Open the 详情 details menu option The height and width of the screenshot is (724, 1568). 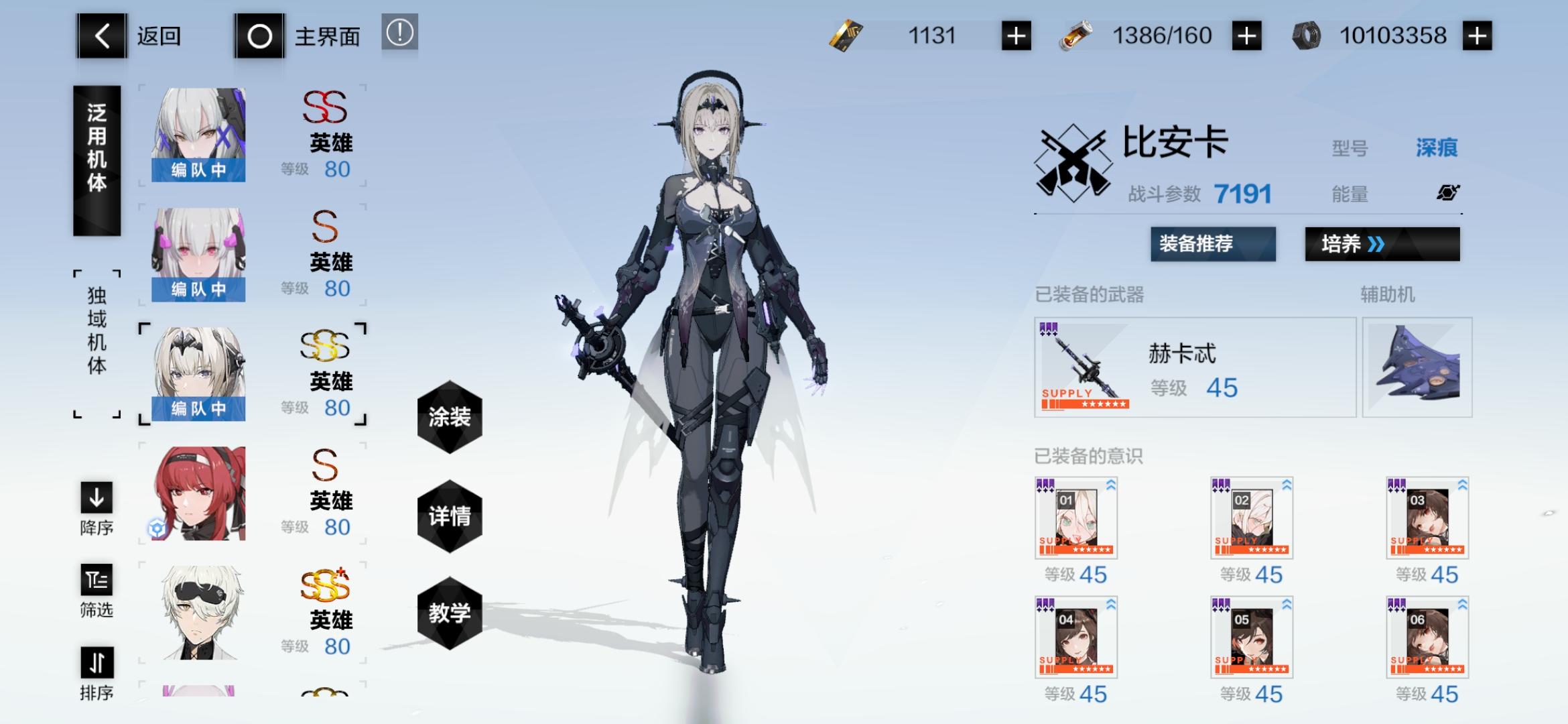pyautogui.click(x=450, y=516)
